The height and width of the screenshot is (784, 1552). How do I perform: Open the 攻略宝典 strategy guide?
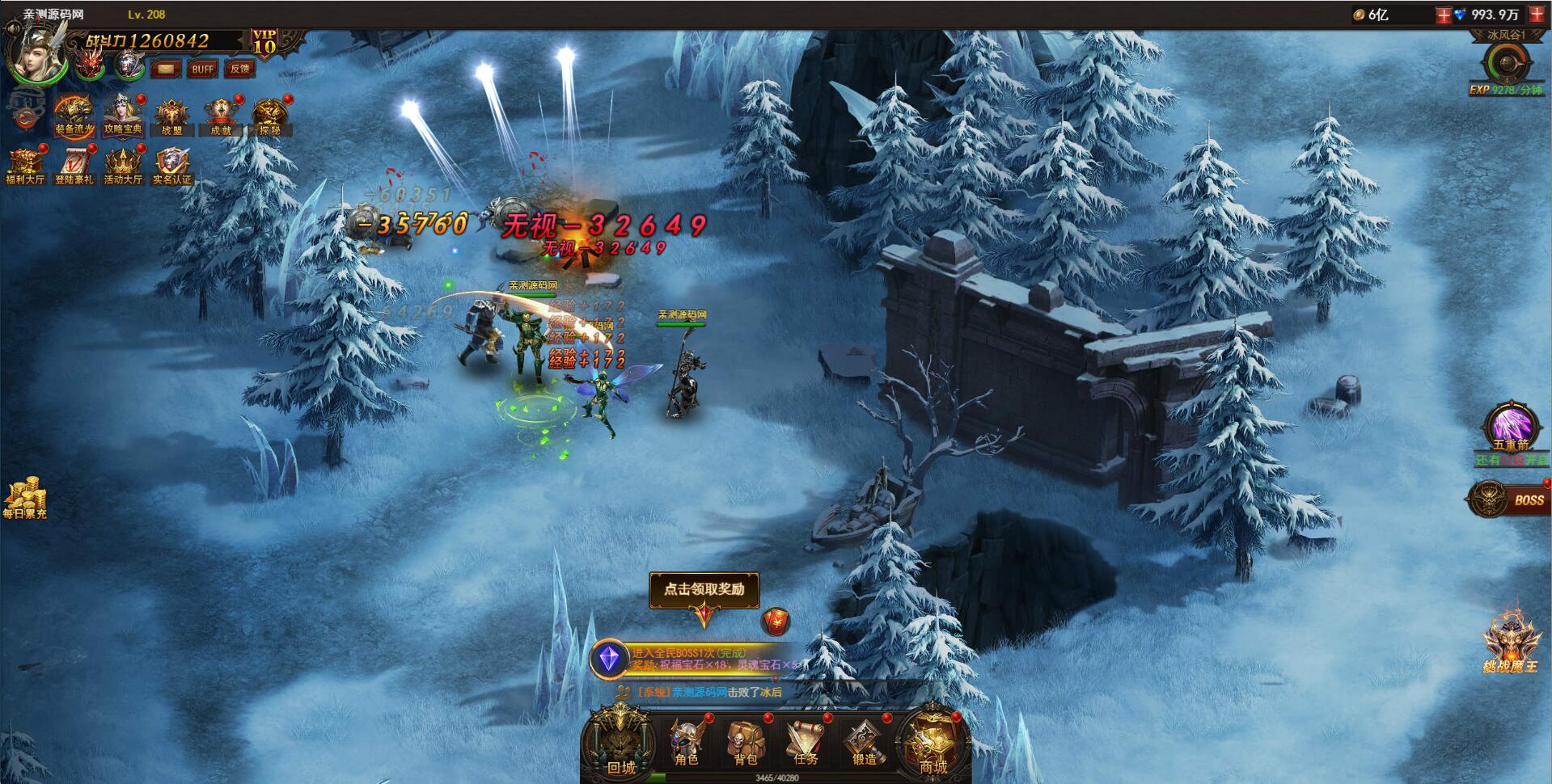point(123,115)
